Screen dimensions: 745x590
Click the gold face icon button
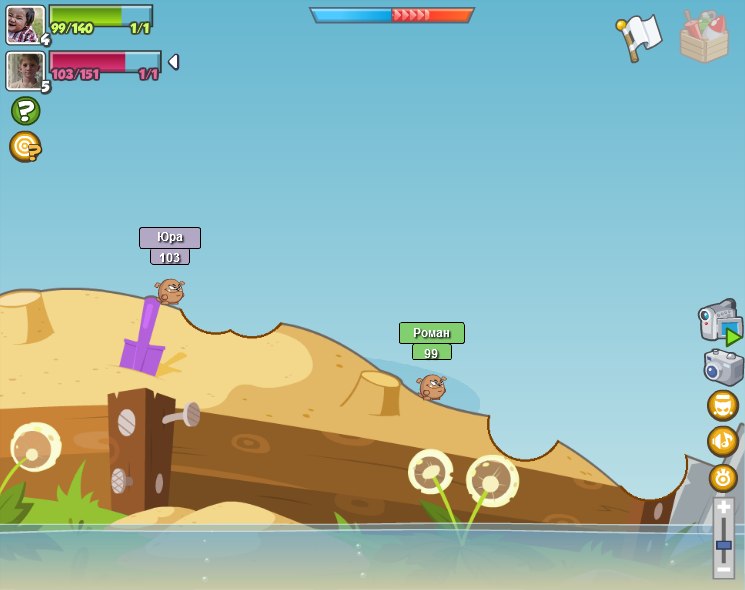[722, 405]
